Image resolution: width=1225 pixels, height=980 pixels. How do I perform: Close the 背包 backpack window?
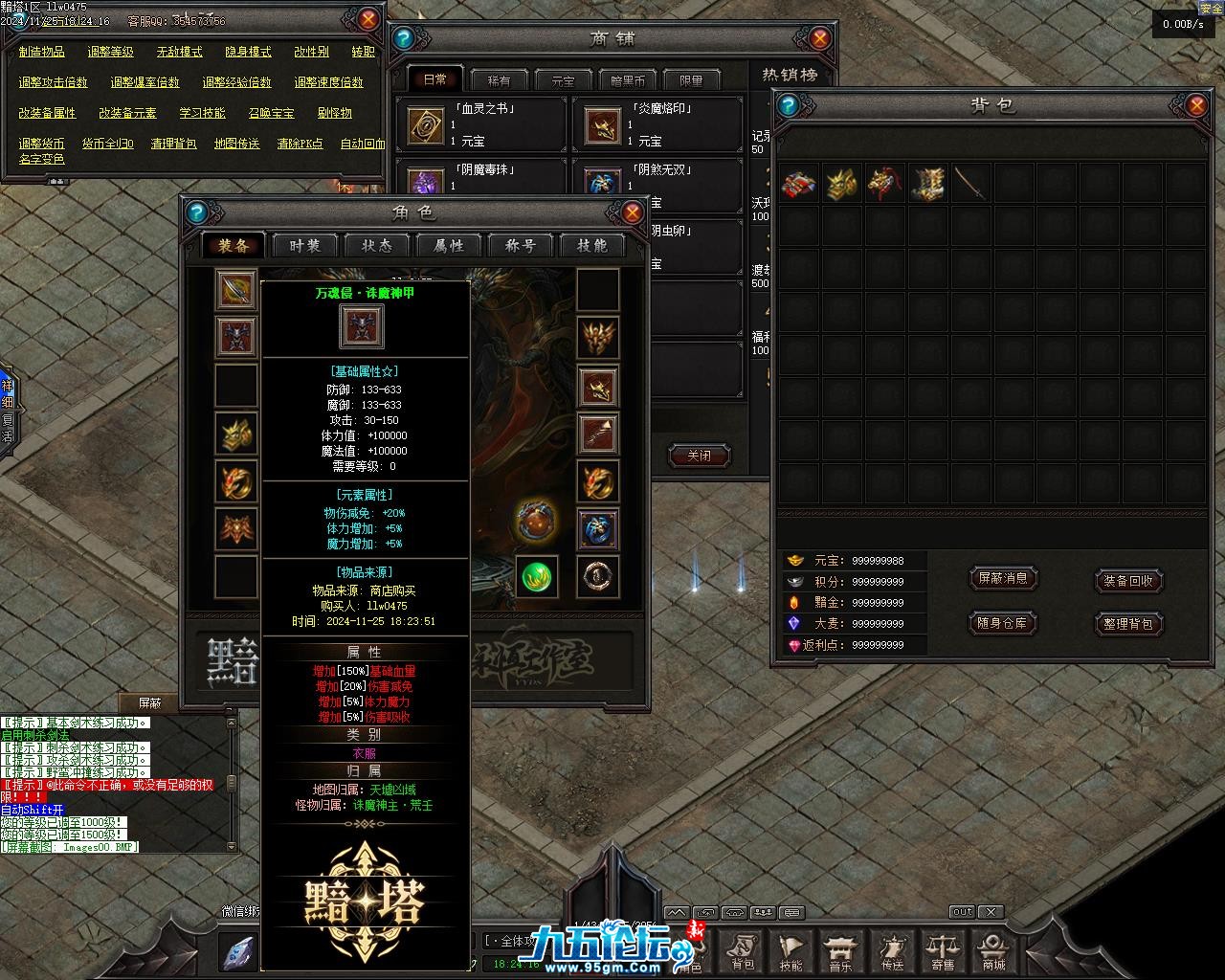click(x=1195, y=105)
